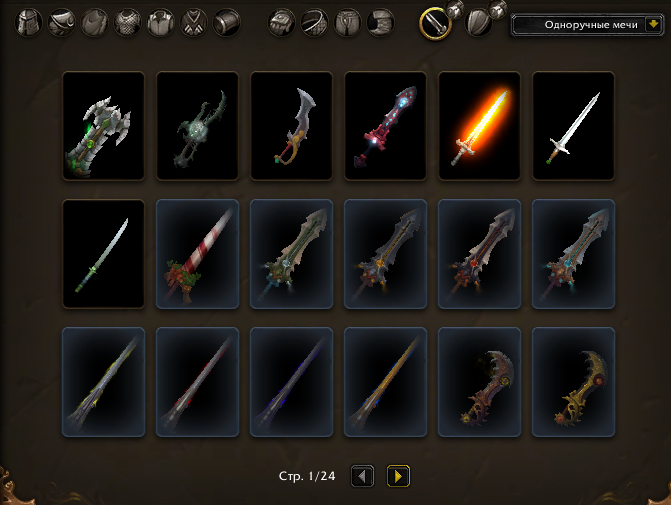Select the helmet slot icon

click(30, 22)
